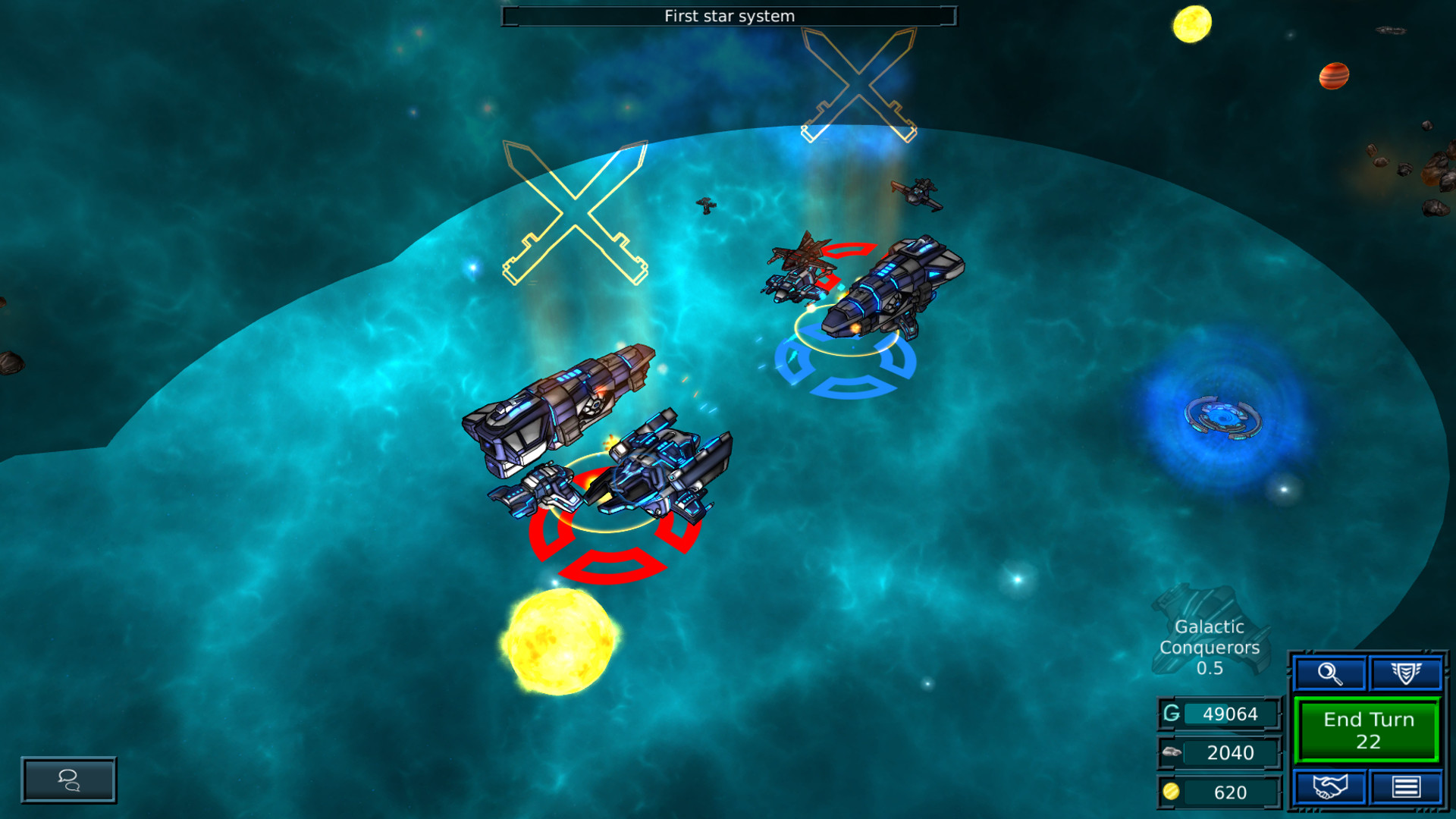Open the shield empire panel
Screen dimensions: 1456x819
[1407, 672]
